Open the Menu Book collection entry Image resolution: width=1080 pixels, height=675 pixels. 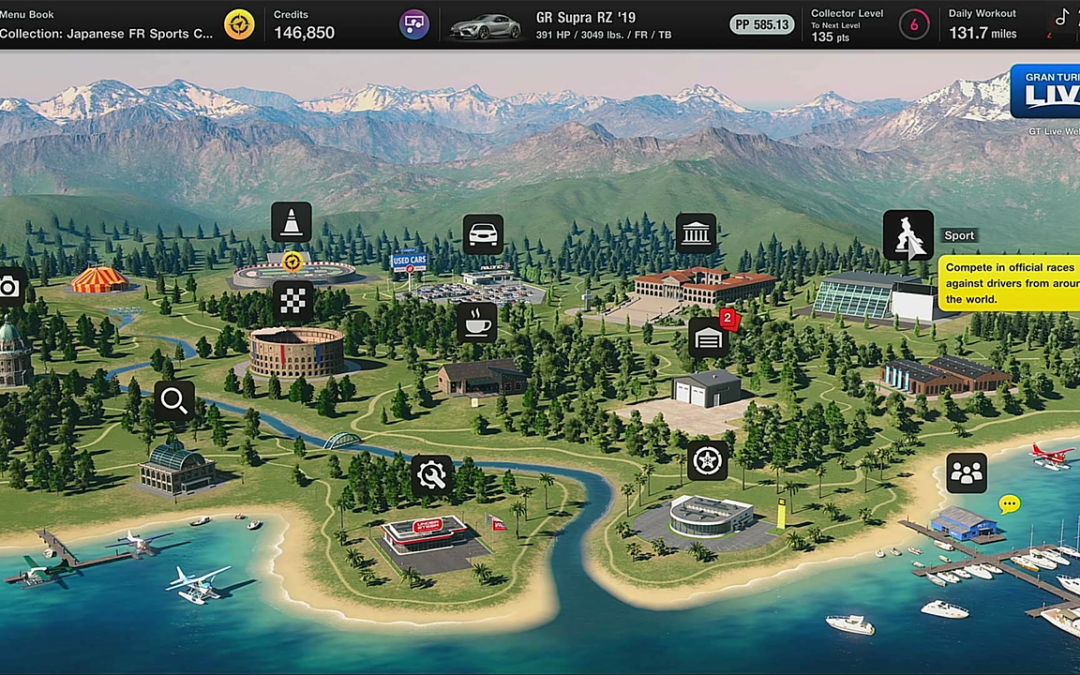tap(107, 24)
